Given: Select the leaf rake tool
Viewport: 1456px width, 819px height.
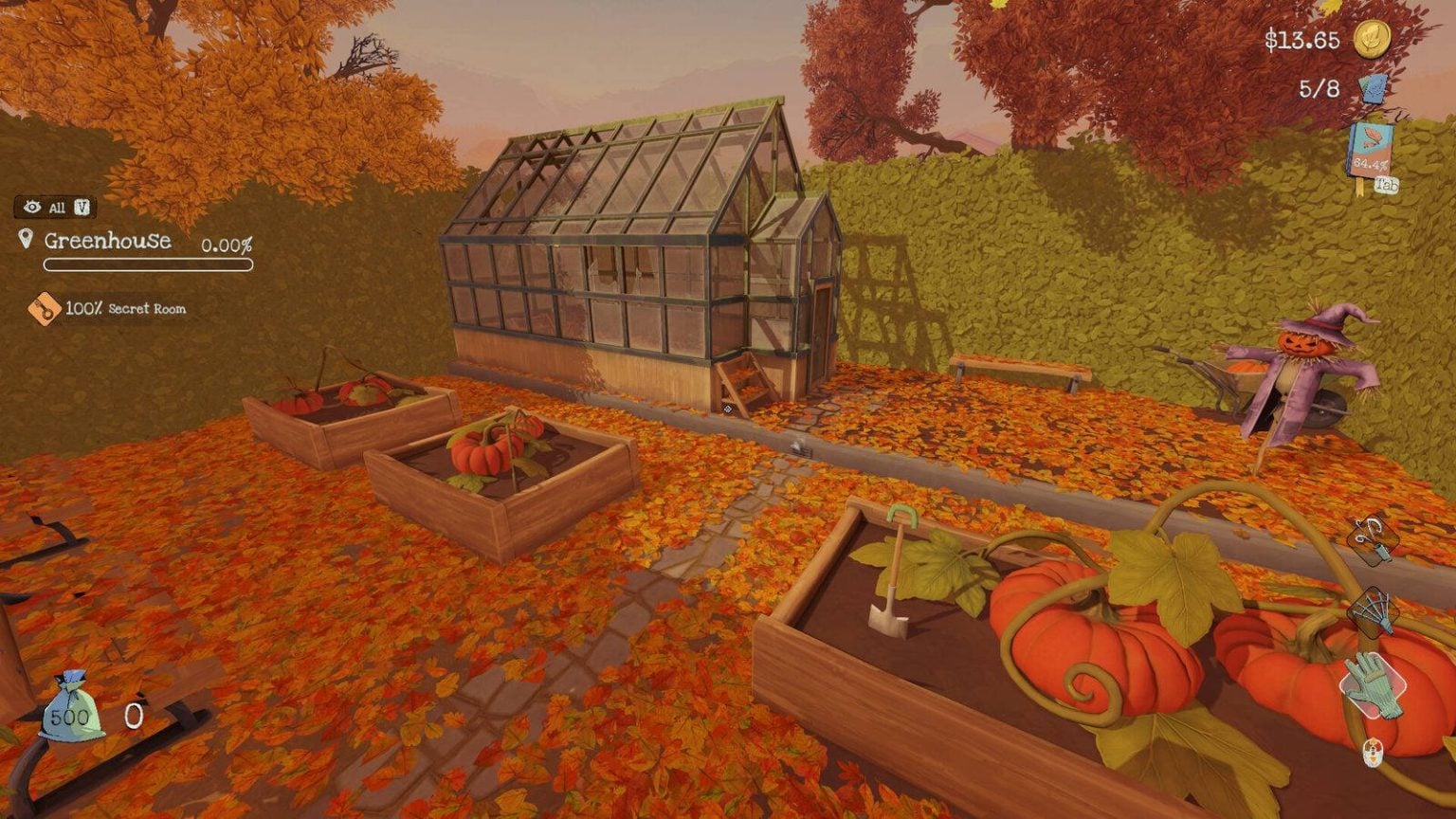Looking at the screenshot, I should pyautogui.click(x=1373, y=611).
